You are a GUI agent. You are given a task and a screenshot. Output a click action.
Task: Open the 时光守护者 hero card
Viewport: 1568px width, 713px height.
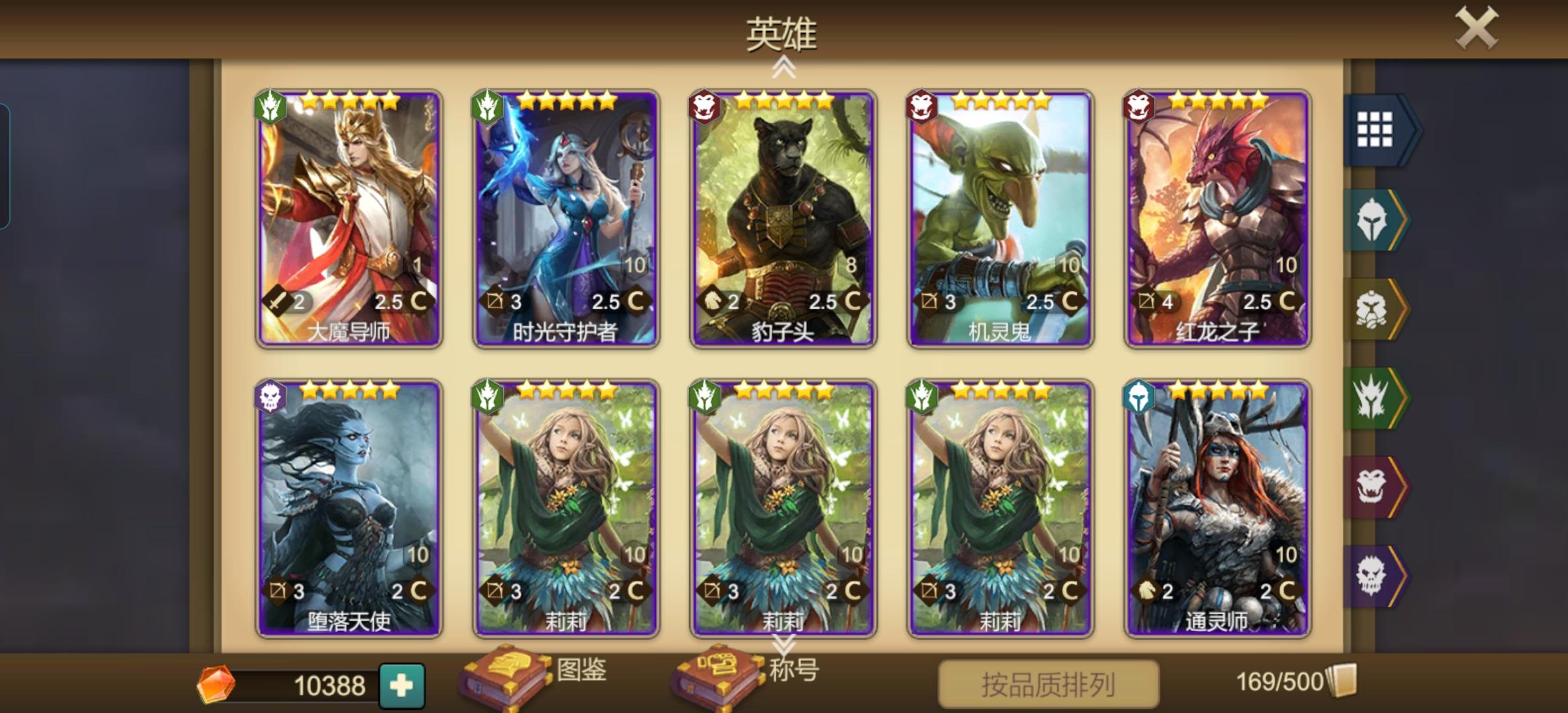click(x=566, y=218)
